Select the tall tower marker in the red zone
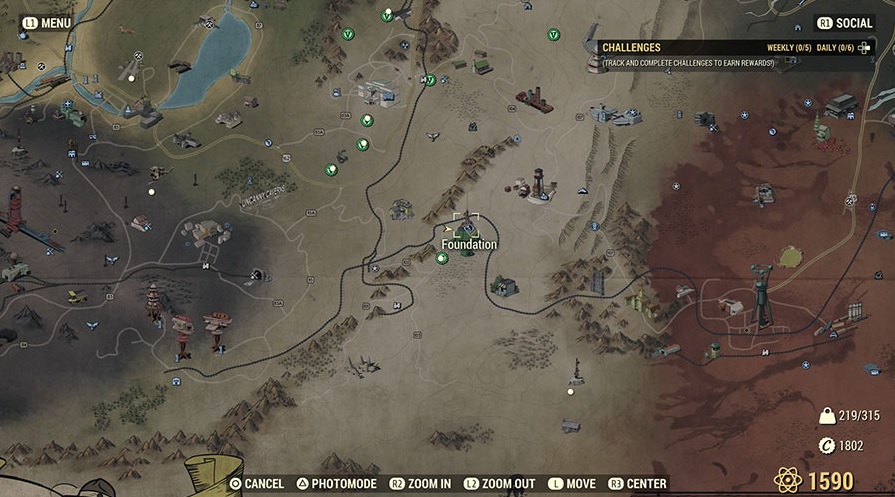The width and height of the screenshot is (895, 497). point(763,294)
